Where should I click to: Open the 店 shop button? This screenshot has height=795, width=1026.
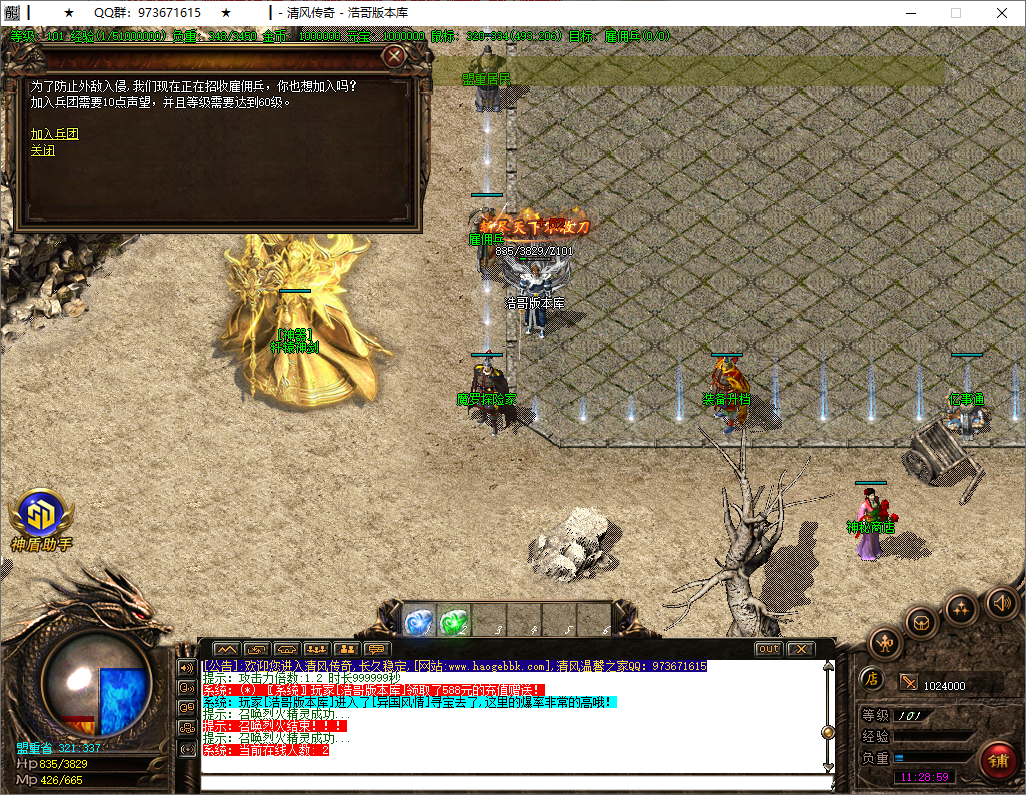(x=871, y=679)
